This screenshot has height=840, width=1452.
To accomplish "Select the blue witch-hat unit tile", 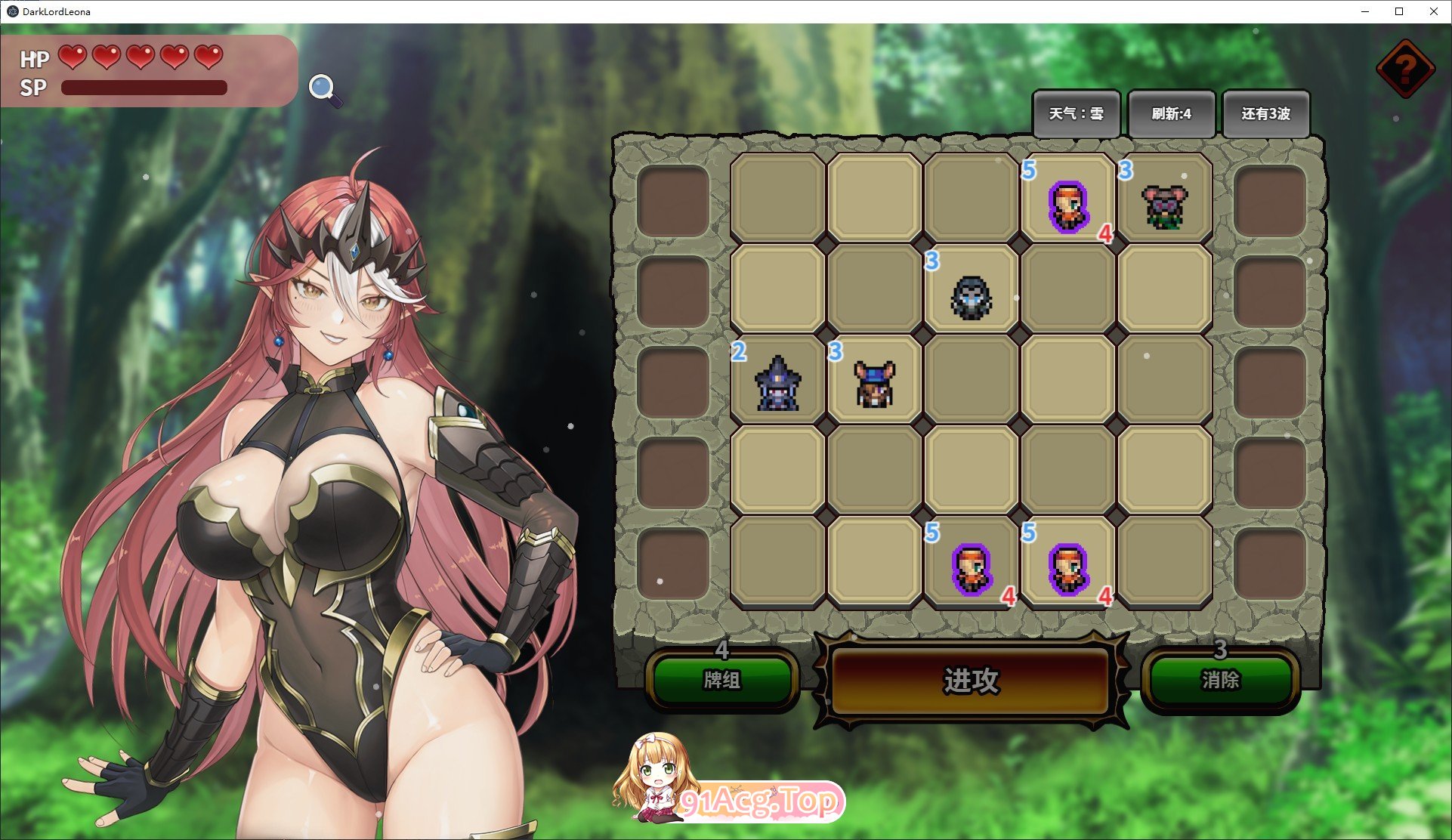I will pos(778,382).
